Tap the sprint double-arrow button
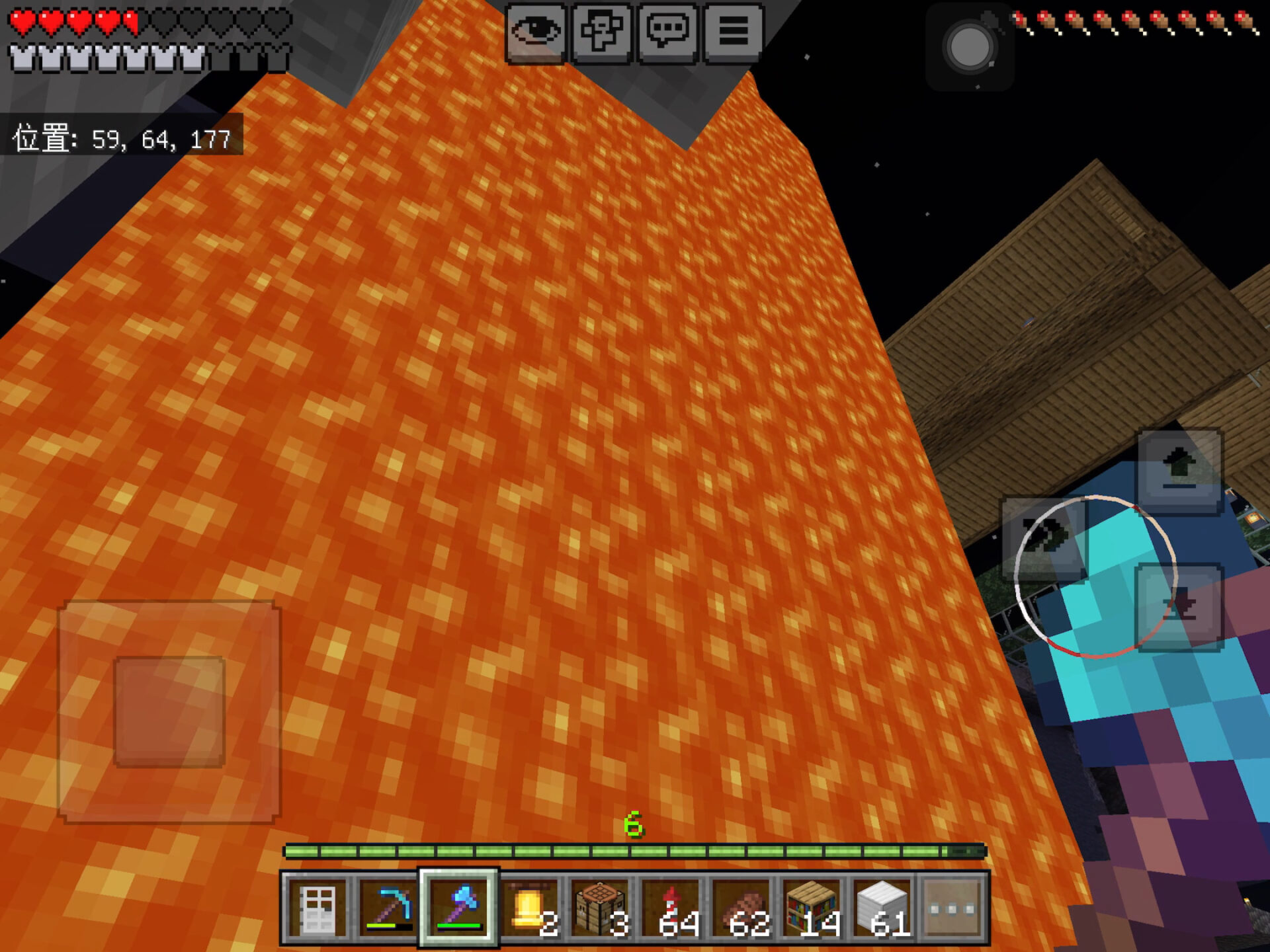 (x=1044, y=539)
